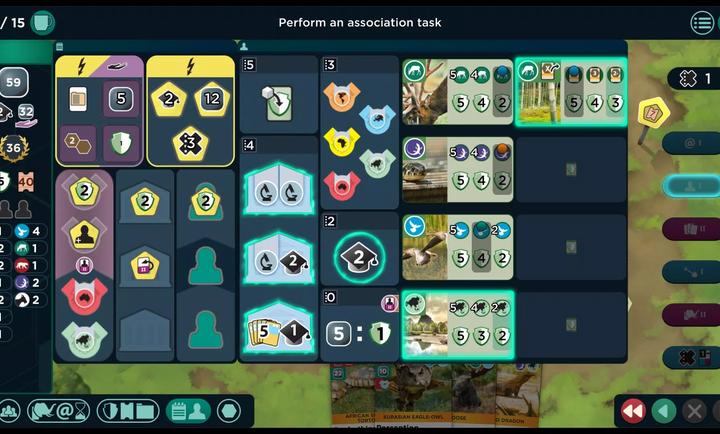Click the green single-step undo arrow
This screenshot has width=720, height=434.
click(663, 411)
